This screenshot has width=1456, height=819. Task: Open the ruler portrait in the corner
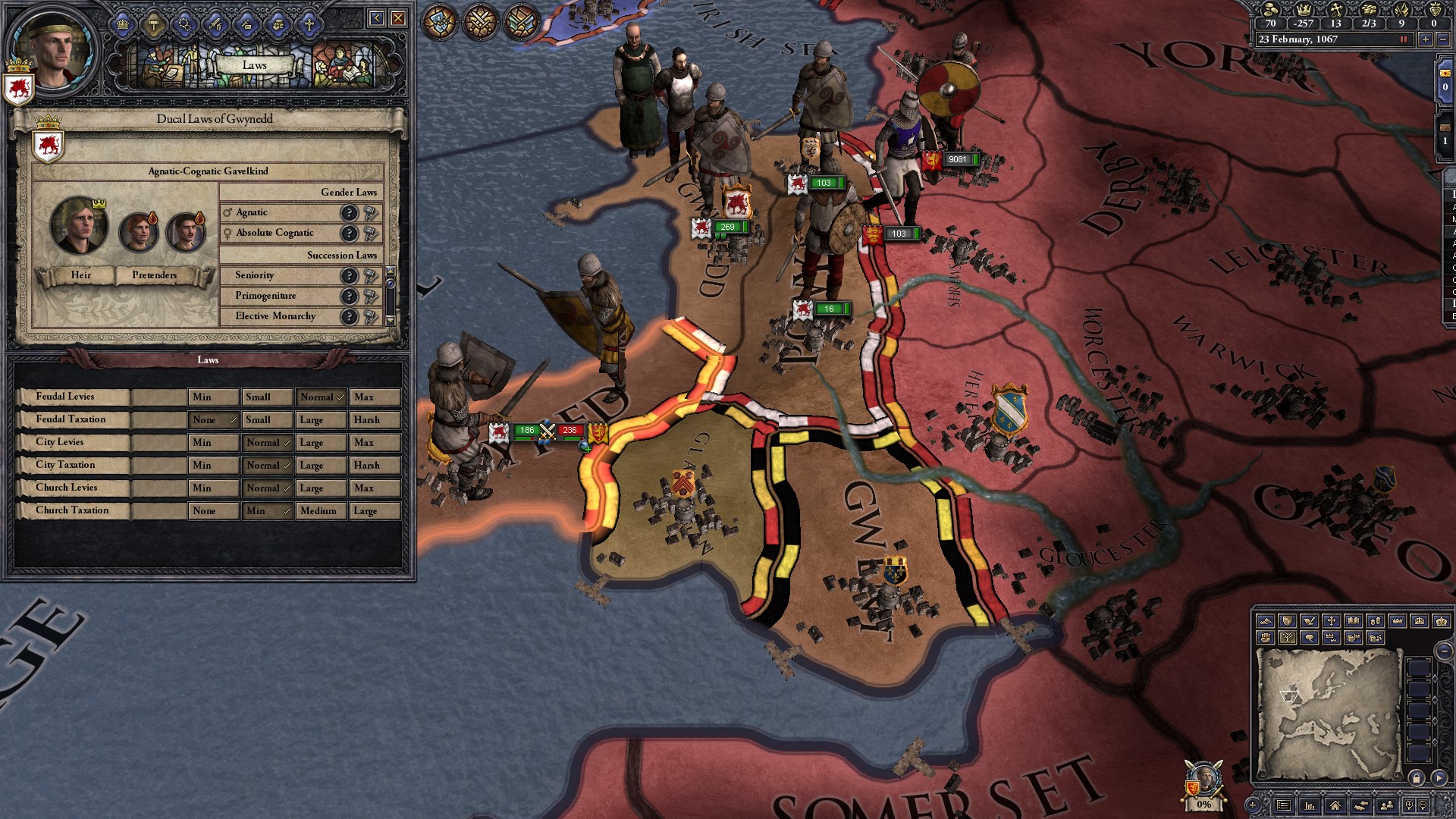point(53,50)
